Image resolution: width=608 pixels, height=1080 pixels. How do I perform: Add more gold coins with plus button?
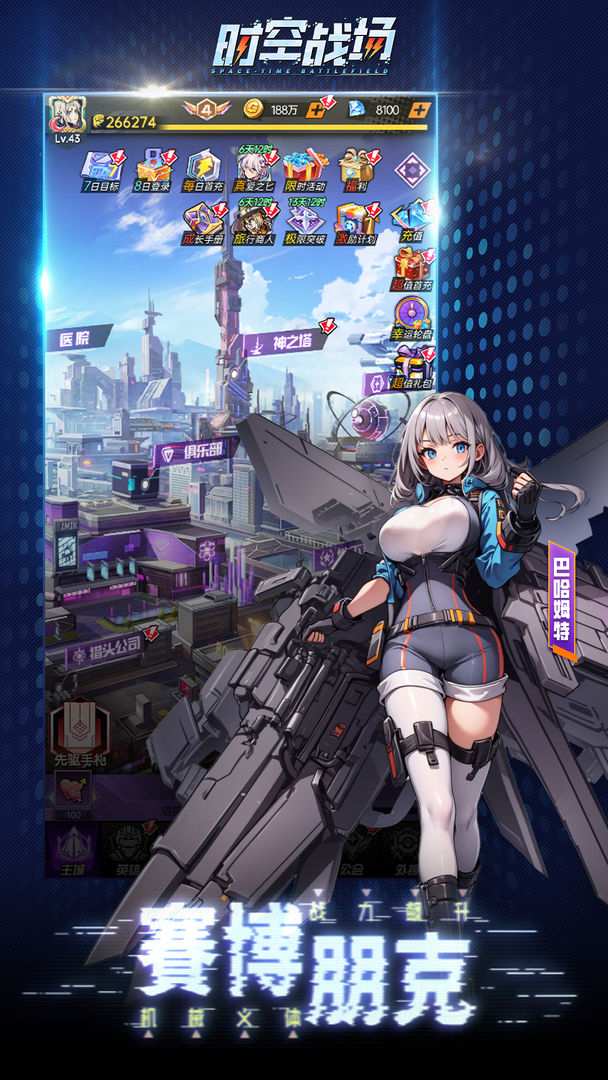[x=320, y=110]
